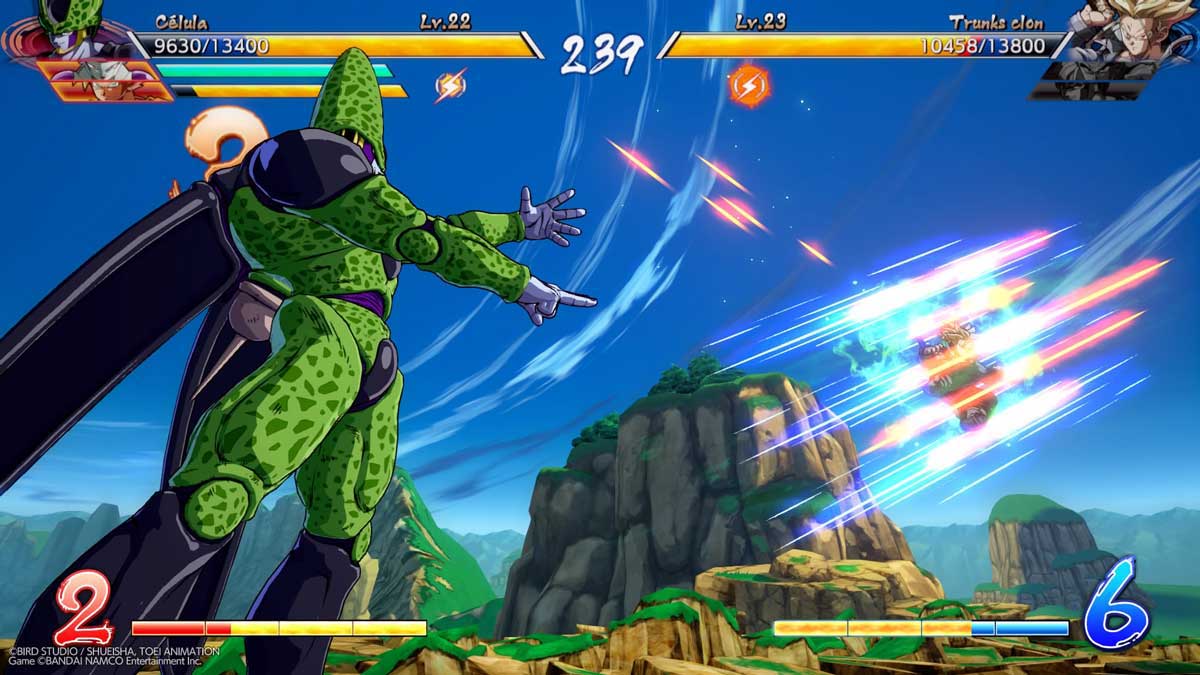Choose the assist teammate portrait below Célula
The height and width of the screenshot is (675, 1200).
point(100,80)
